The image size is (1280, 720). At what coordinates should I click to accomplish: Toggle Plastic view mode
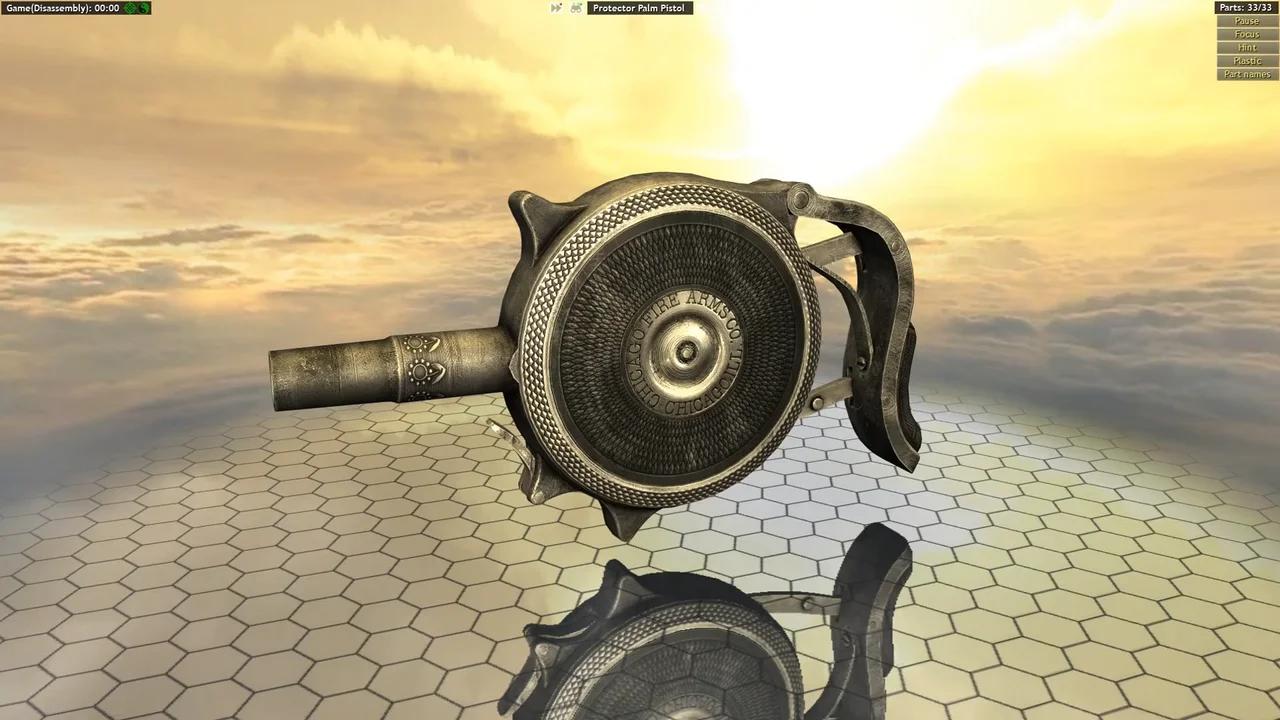click(1246, 60)
